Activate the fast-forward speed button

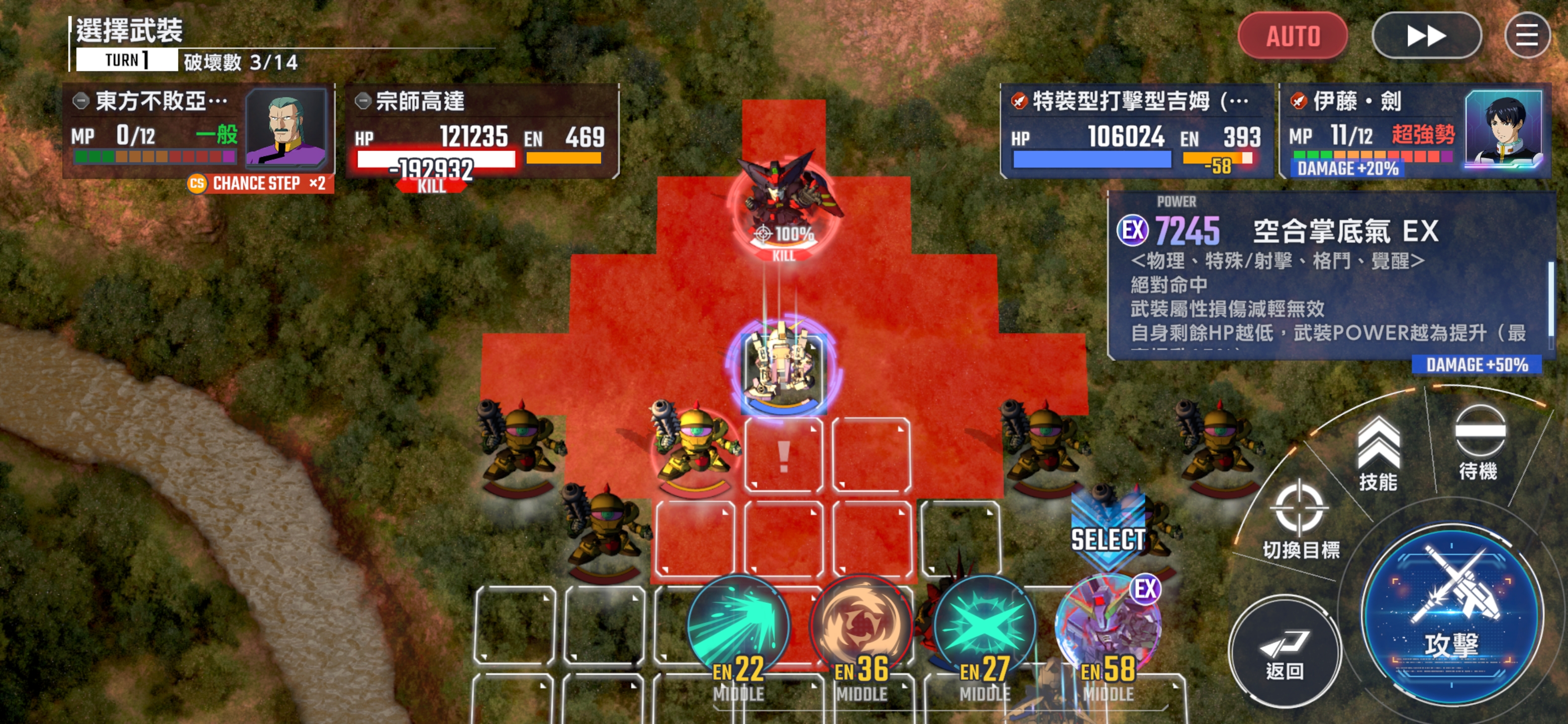click(x=1426, y=36)
